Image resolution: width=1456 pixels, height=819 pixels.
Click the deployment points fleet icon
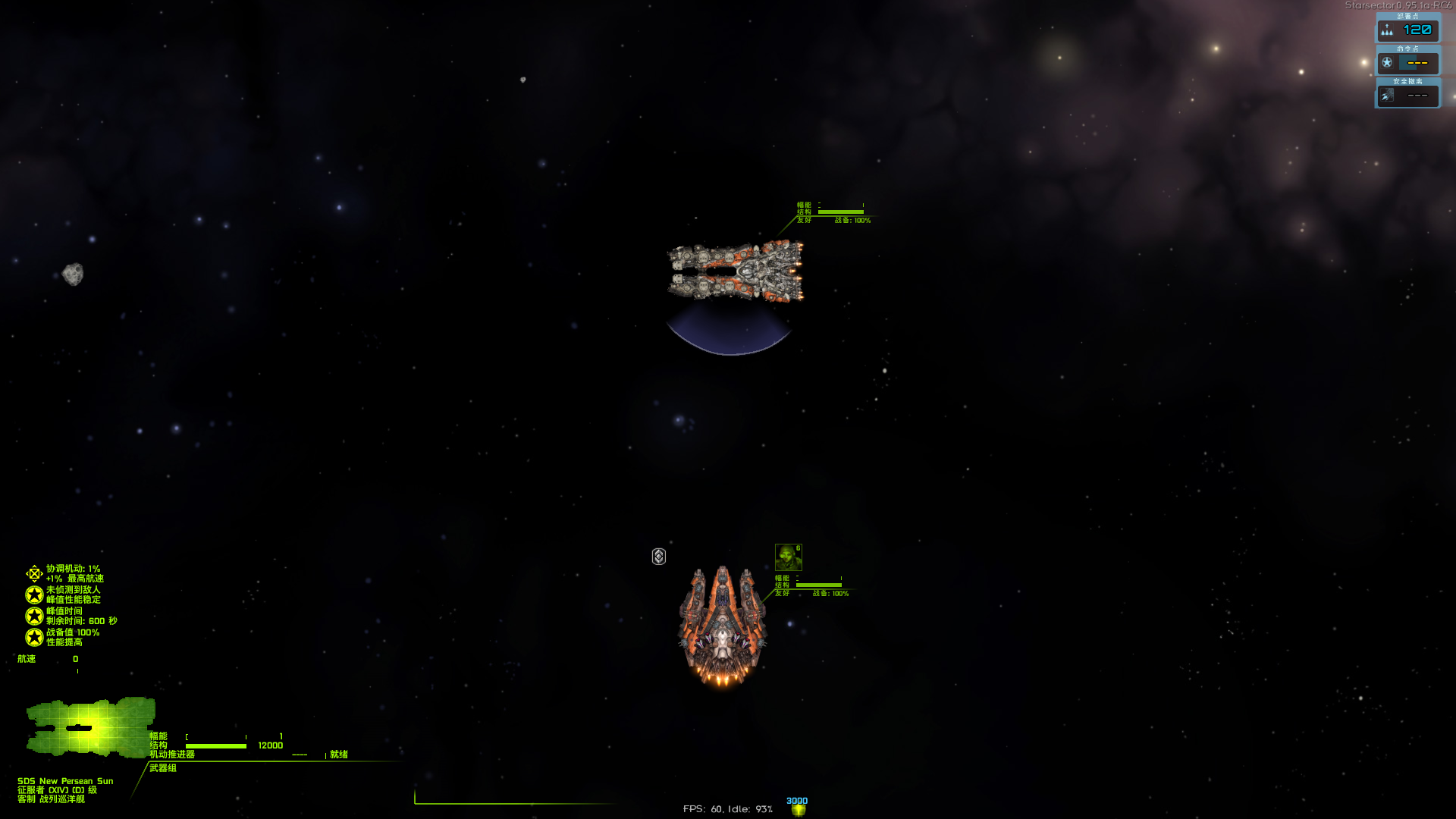(x=1388, y=31)
